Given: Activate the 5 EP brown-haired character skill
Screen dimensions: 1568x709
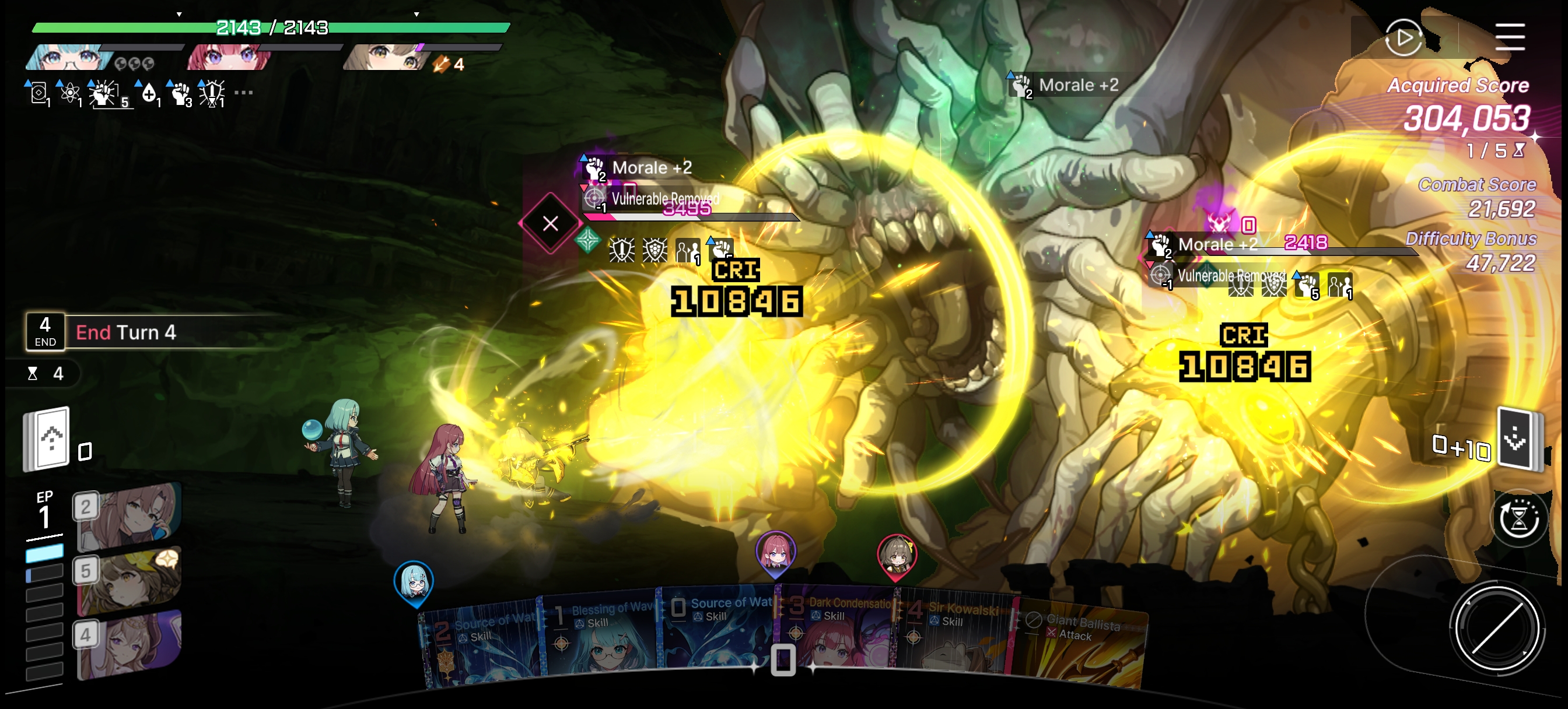Looking at the screenshot, I should tap(129, 581).
